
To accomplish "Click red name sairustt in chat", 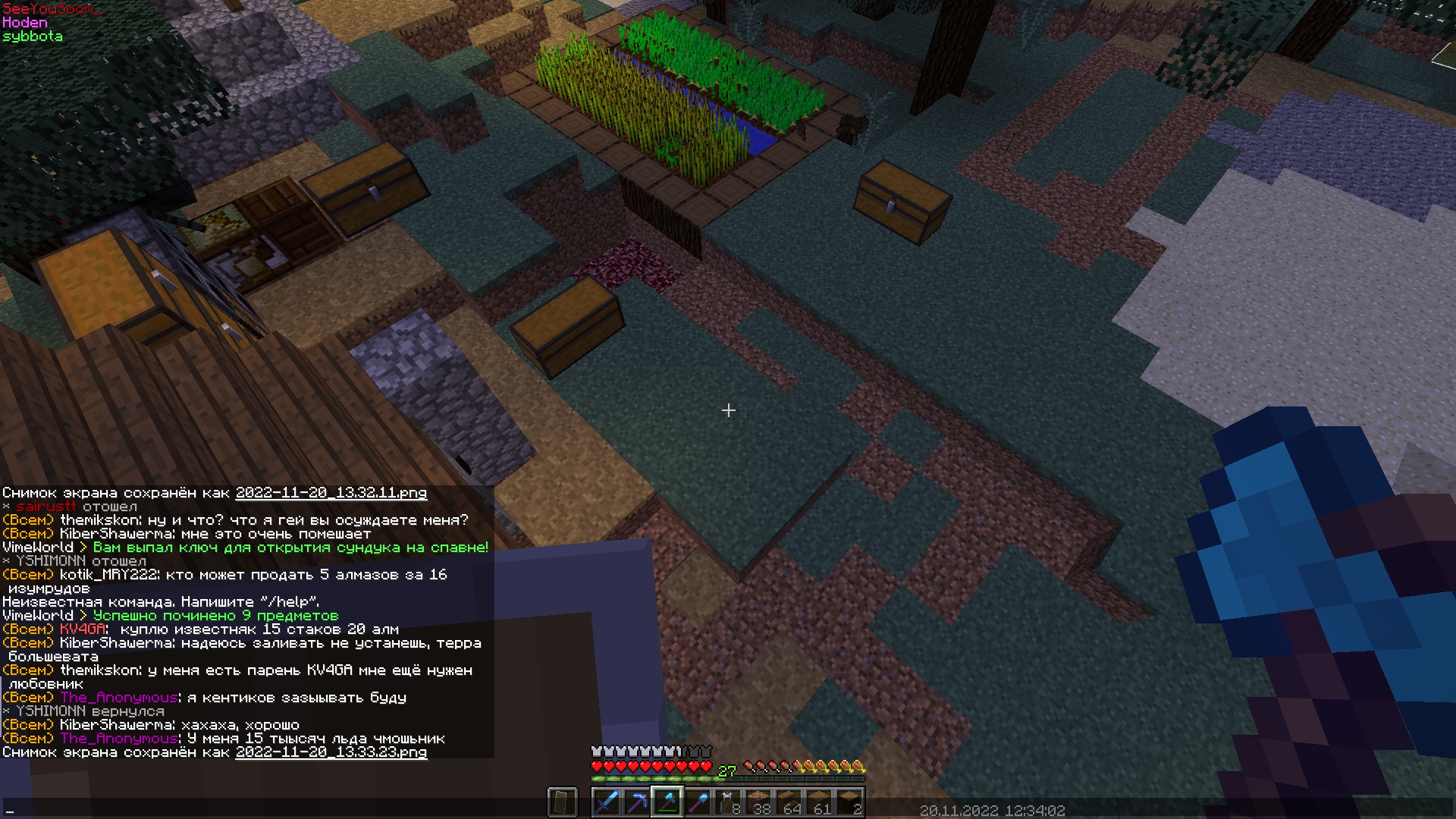I will (46, 507).
